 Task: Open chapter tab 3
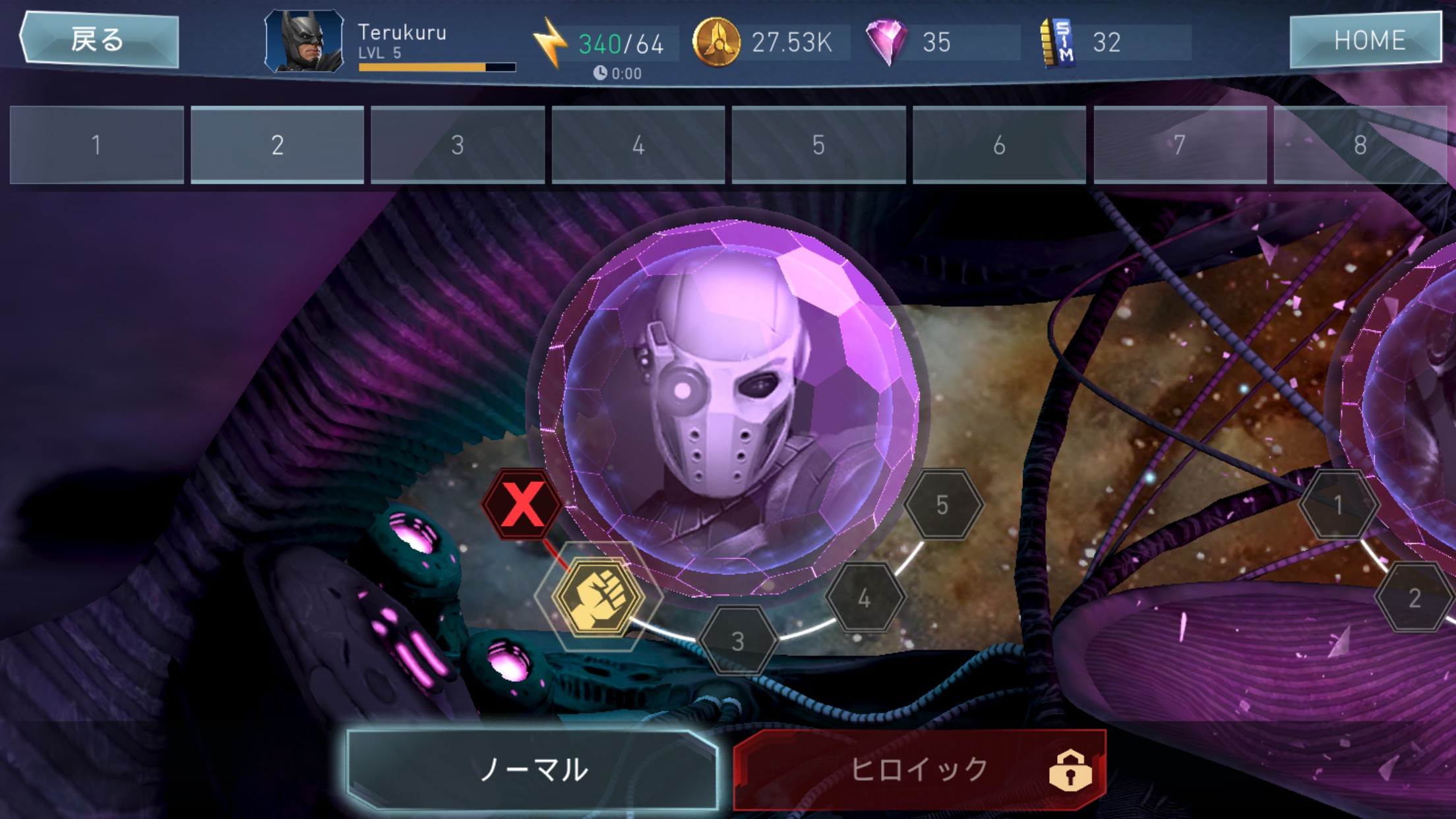point(458,145)
